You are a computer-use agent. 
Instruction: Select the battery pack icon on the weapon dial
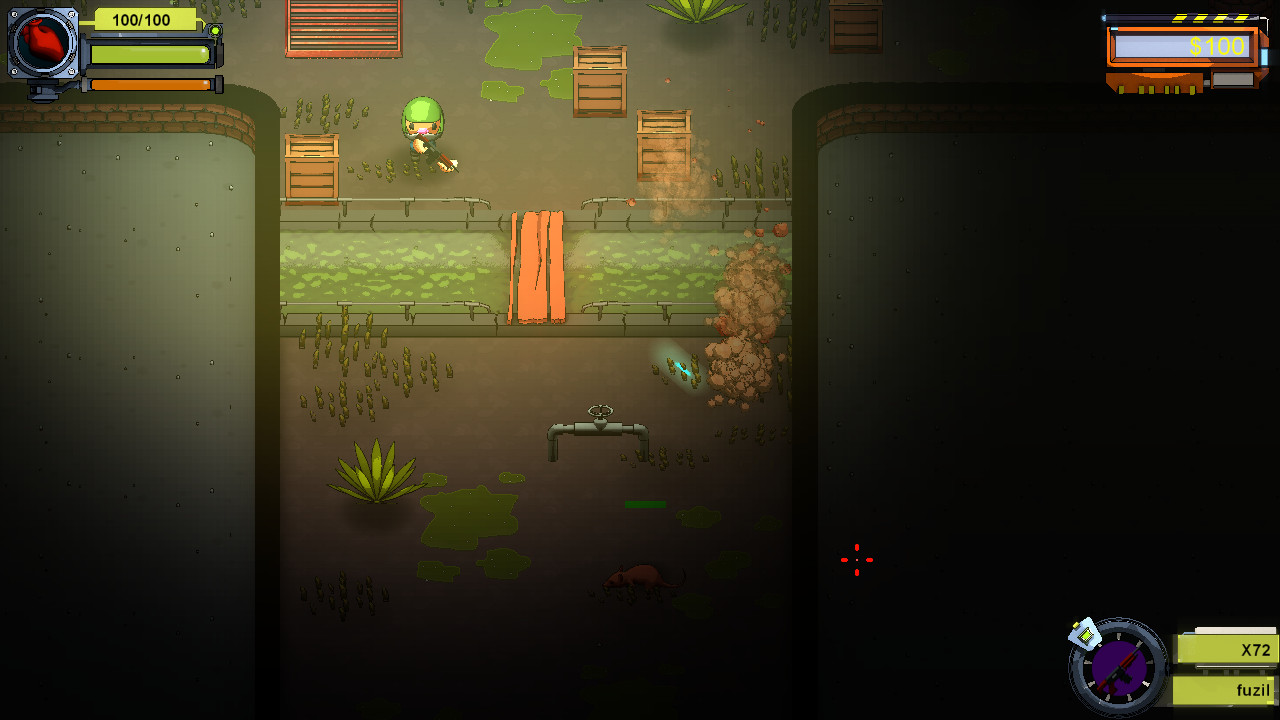coord(1087,632)
